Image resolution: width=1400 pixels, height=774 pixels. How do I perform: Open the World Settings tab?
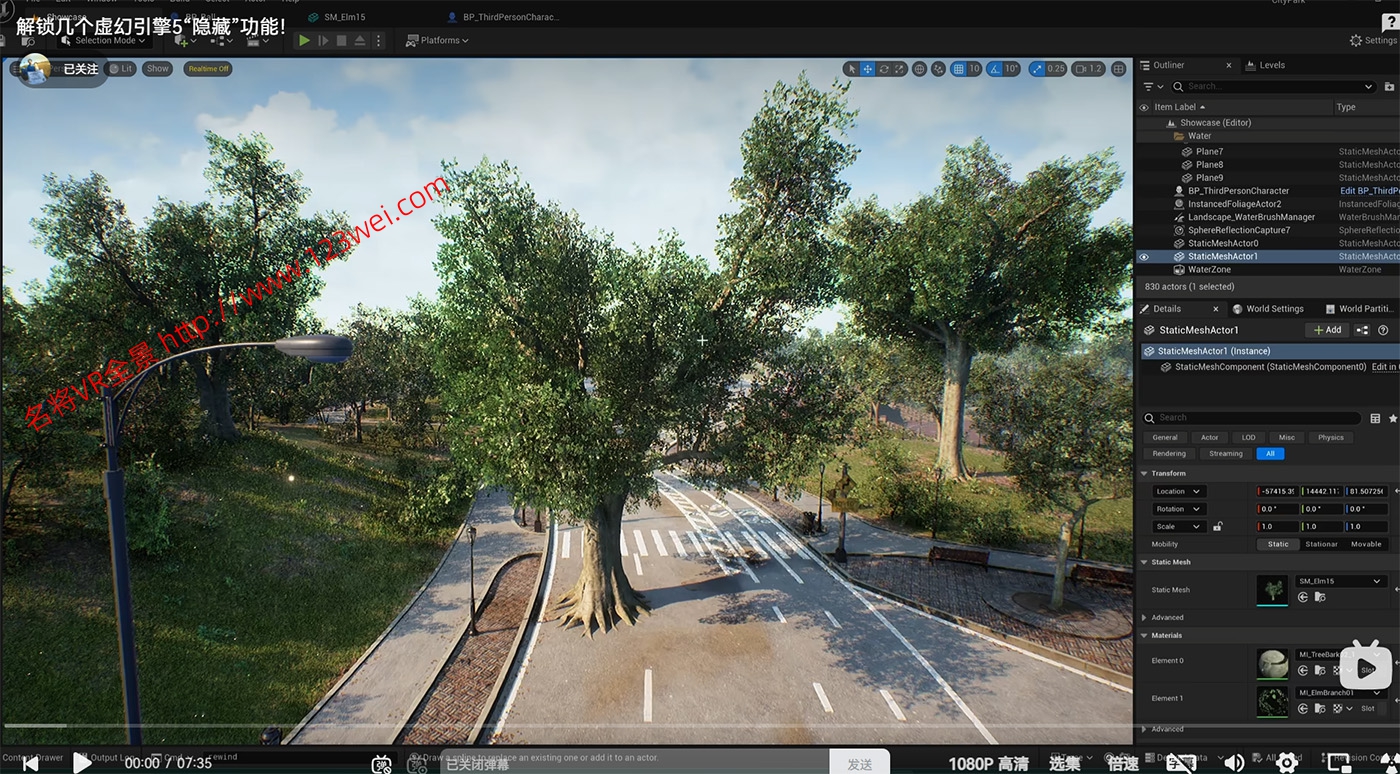click(1274, 309)
